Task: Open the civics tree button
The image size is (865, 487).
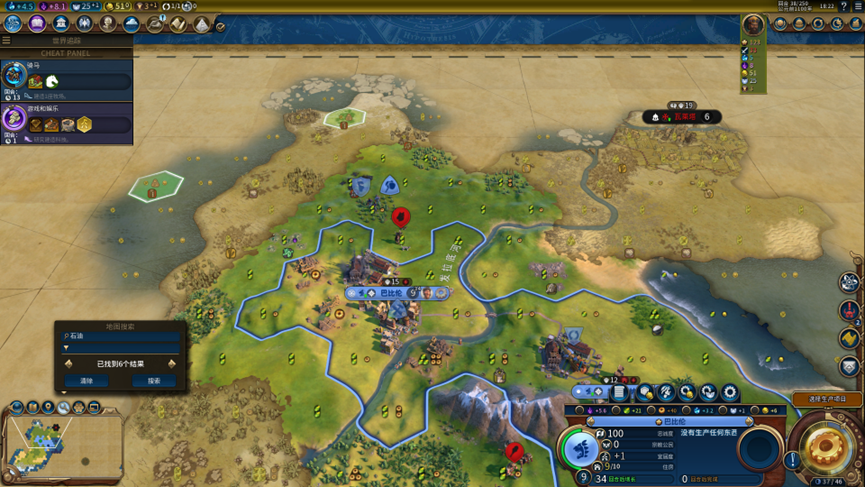Action: coord(37,23)
